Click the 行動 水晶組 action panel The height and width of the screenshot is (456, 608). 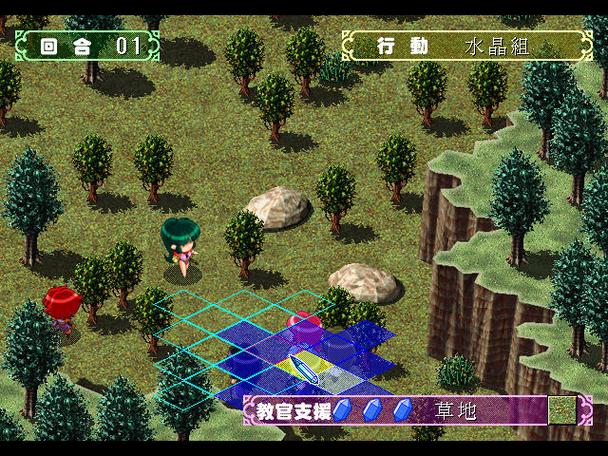(466, 46)
